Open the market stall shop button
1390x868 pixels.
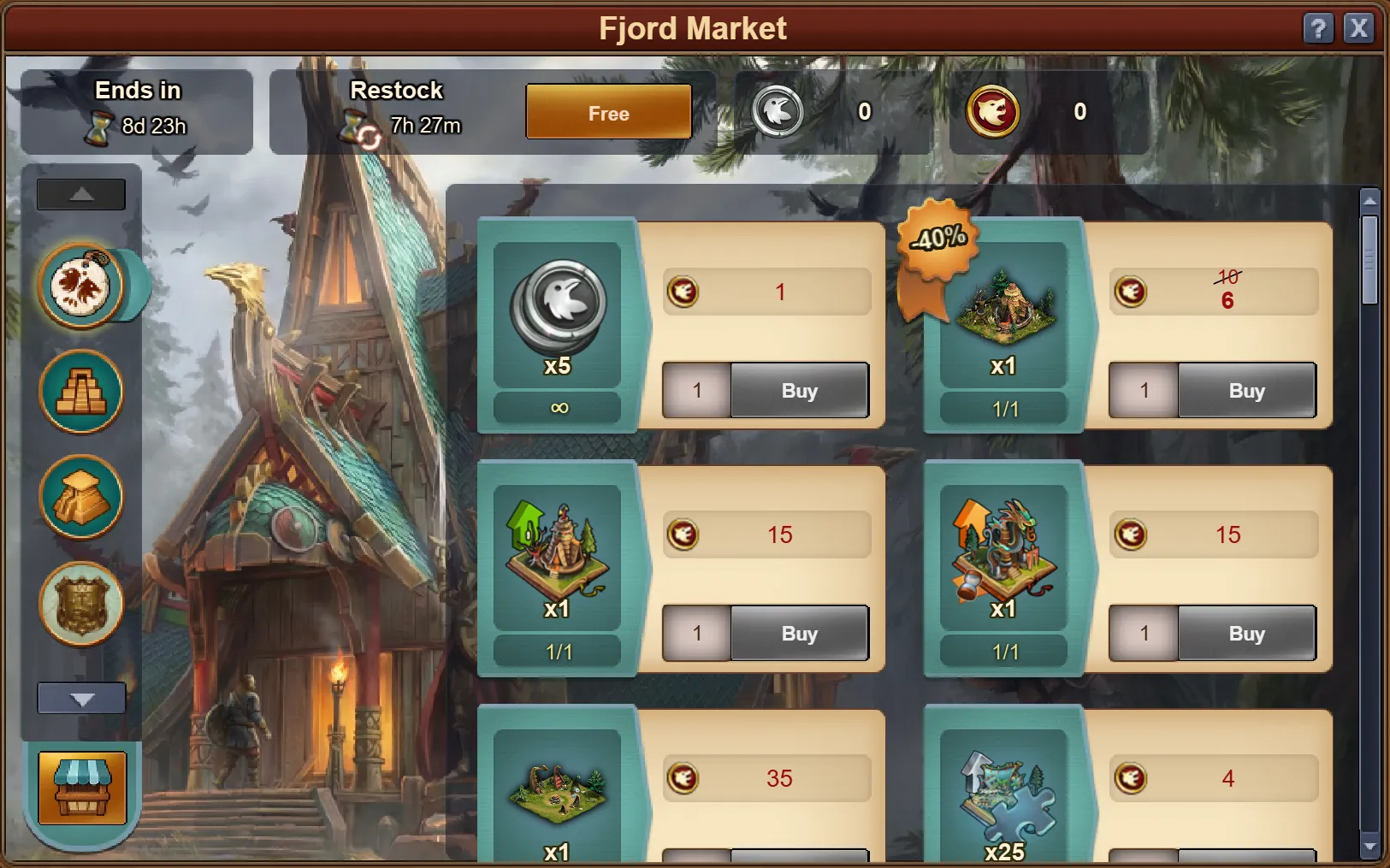click(82, 788)
